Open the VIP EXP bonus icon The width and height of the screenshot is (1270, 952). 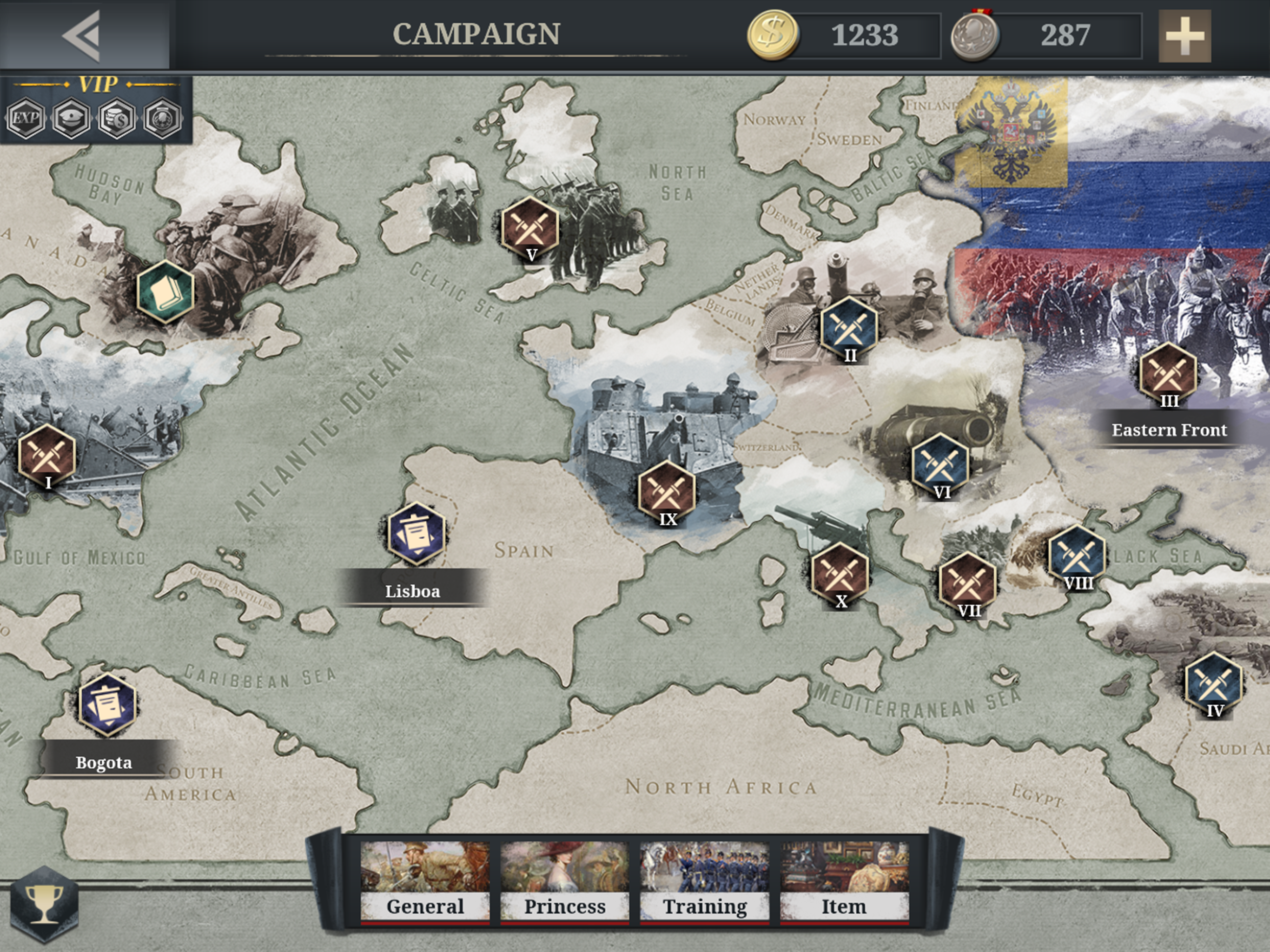[x=26, y=118]
